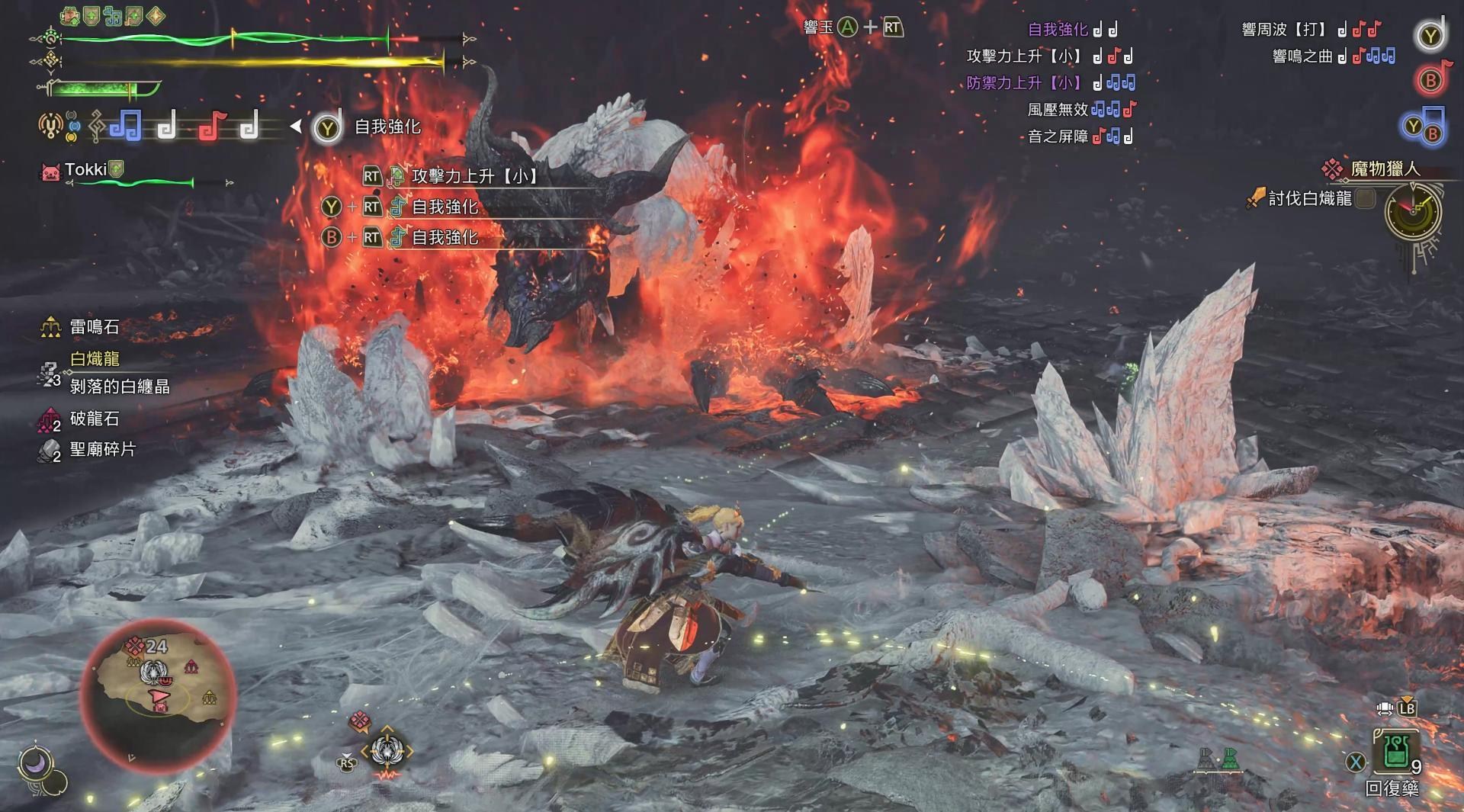
Task: Click the quest timer clock
Action: [1413, 213]
